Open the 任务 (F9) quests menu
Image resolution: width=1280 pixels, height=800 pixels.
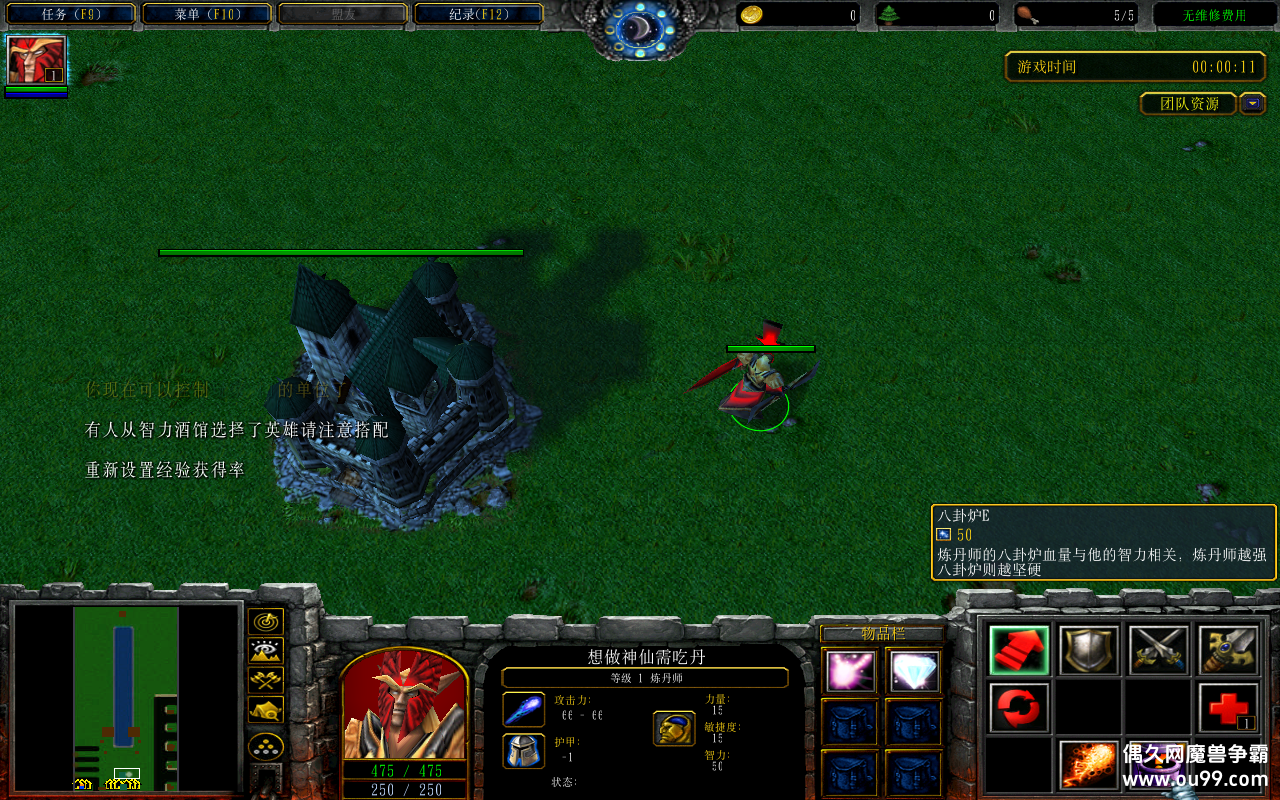(71, 14)
